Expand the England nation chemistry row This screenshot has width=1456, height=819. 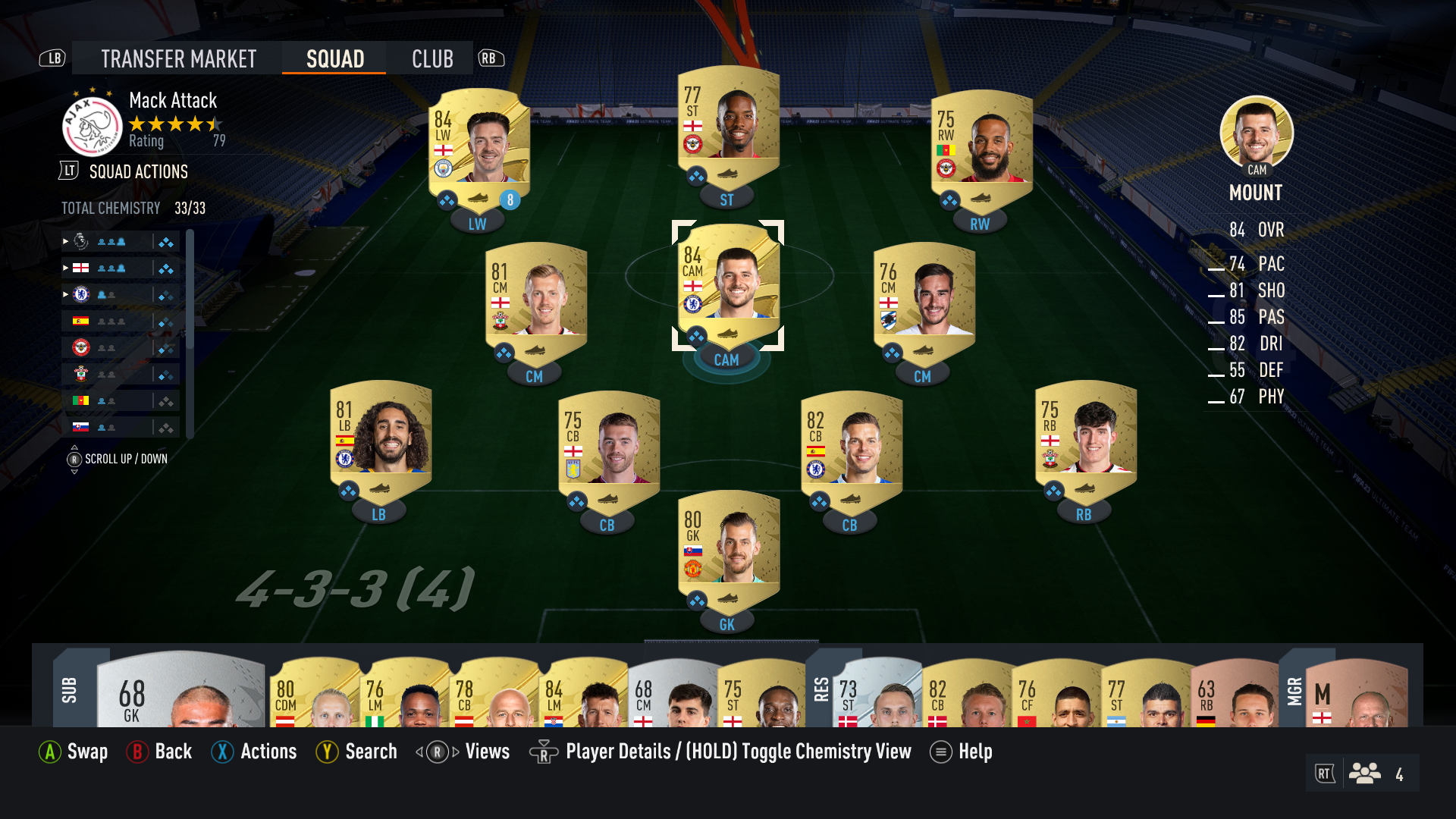(x=64, y=267)
